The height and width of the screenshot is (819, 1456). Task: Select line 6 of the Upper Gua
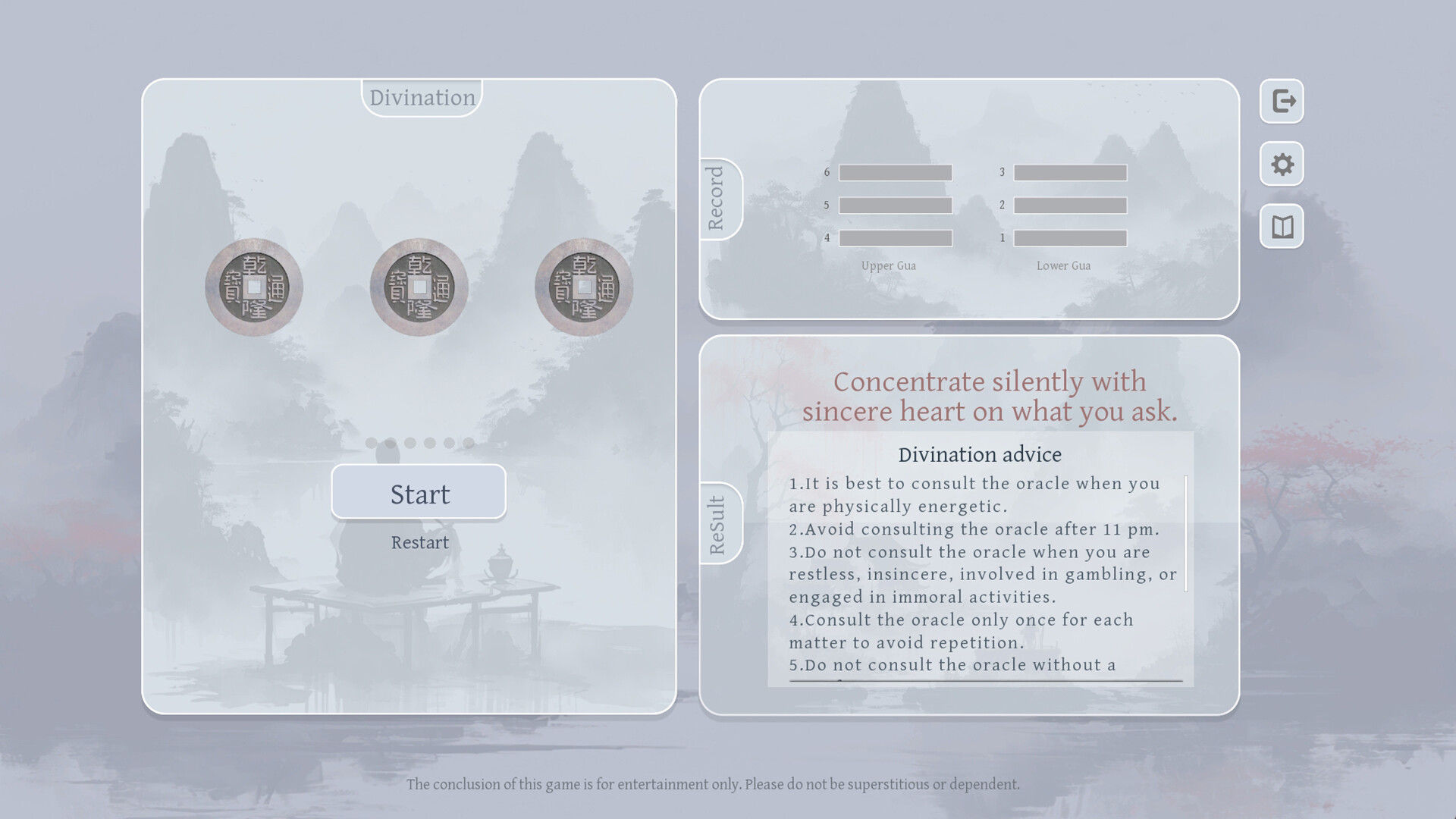[x=896, y=172]
